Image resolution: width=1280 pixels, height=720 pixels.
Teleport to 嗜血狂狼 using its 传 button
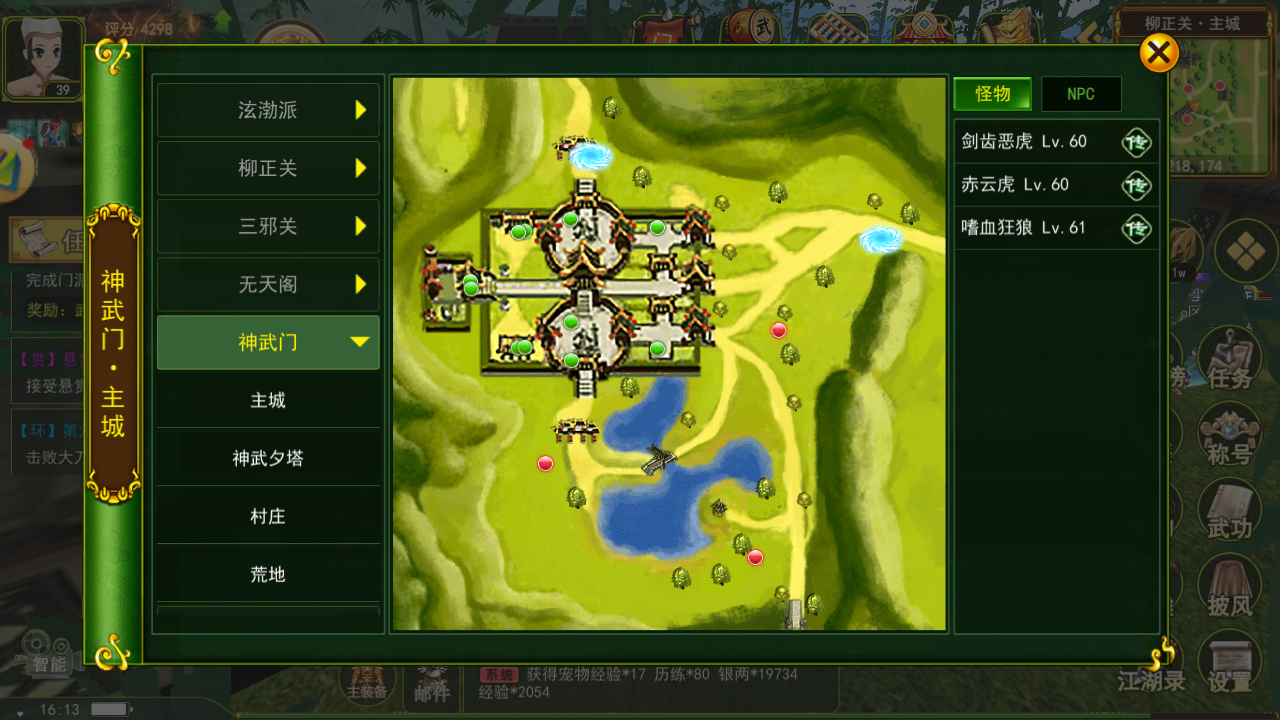pyautogui.click(x=1136, y=228)
